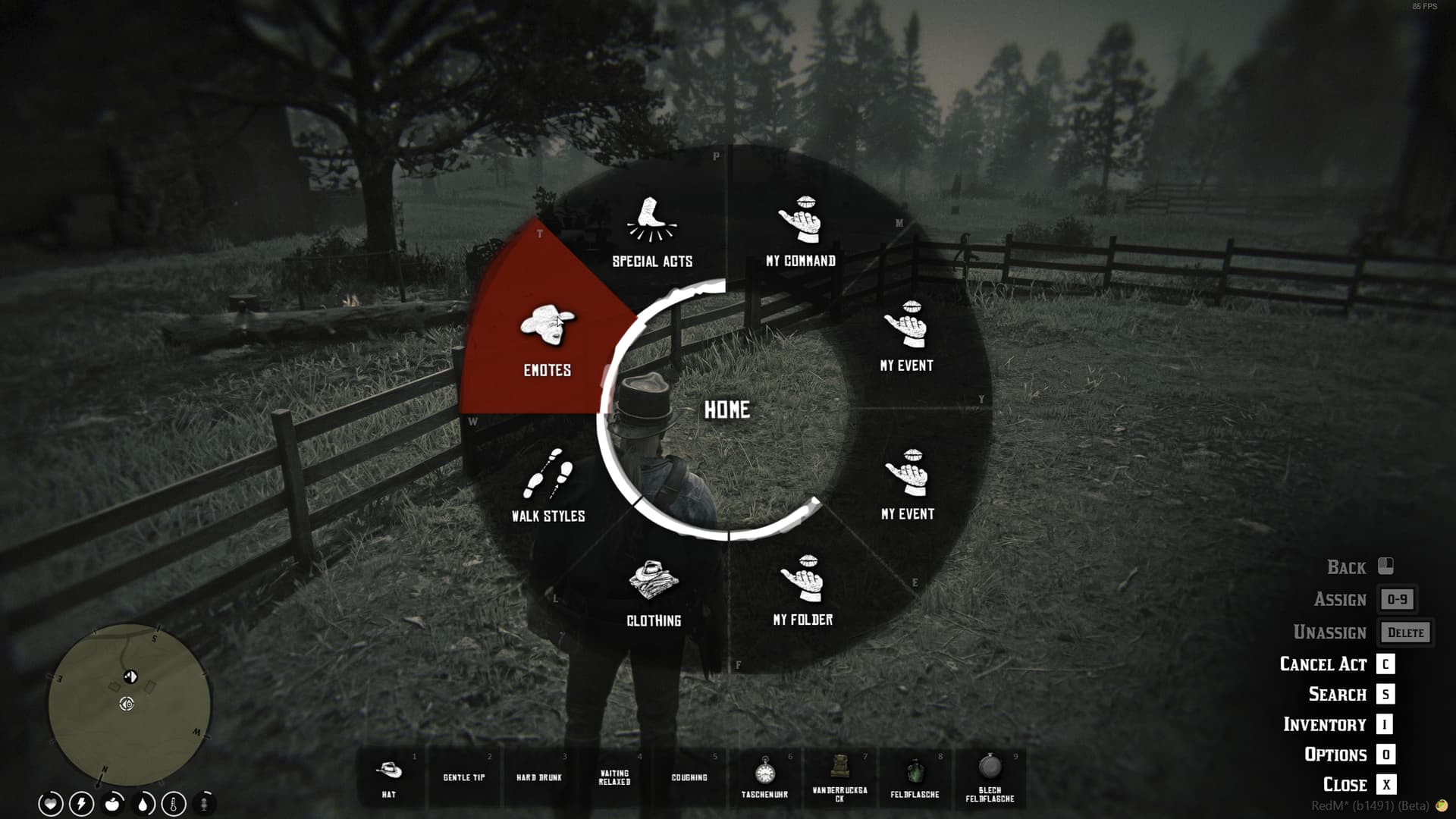Open Special Acts from the wheel
This screenshot has height=819, width=1456.
[x=652, y=235]
